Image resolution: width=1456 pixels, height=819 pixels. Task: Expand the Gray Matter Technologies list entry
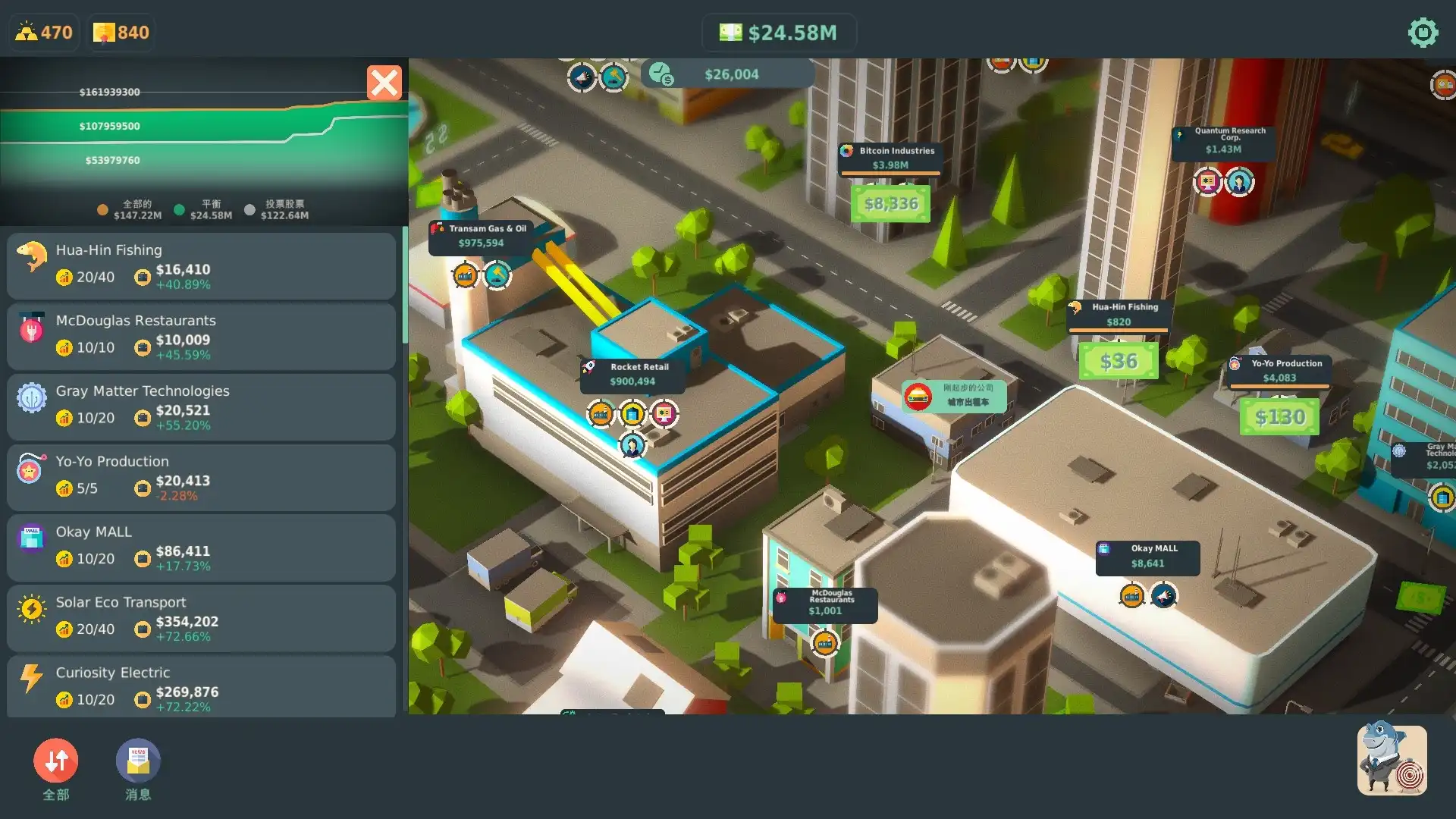[201, 406]
